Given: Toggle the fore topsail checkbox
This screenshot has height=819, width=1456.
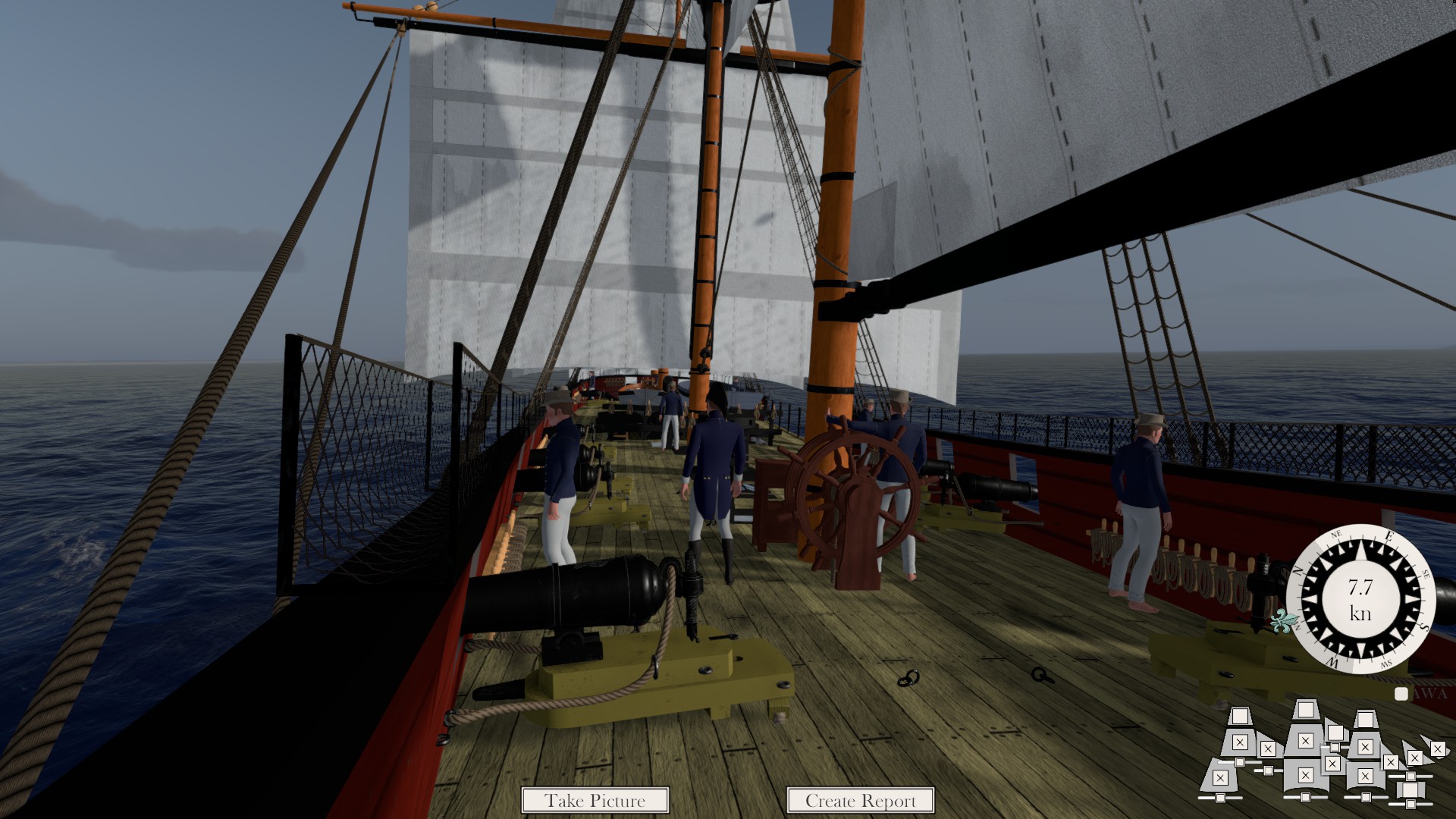Looking at the screenshot, I should tap(1365, 747).
